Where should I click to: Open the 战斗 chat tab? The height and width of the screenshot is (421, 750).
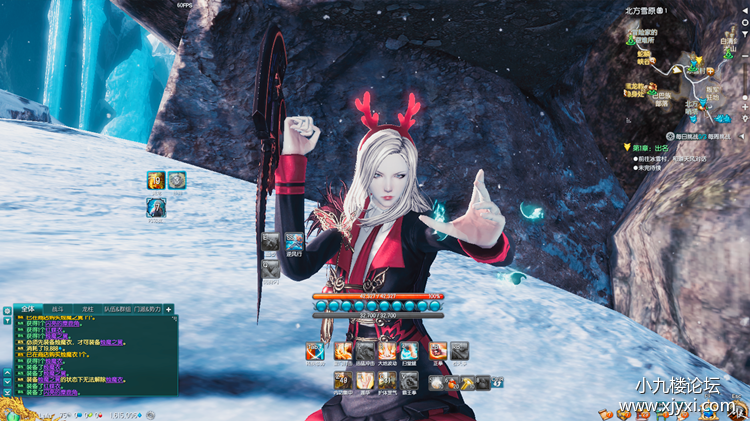click(57, 310)
